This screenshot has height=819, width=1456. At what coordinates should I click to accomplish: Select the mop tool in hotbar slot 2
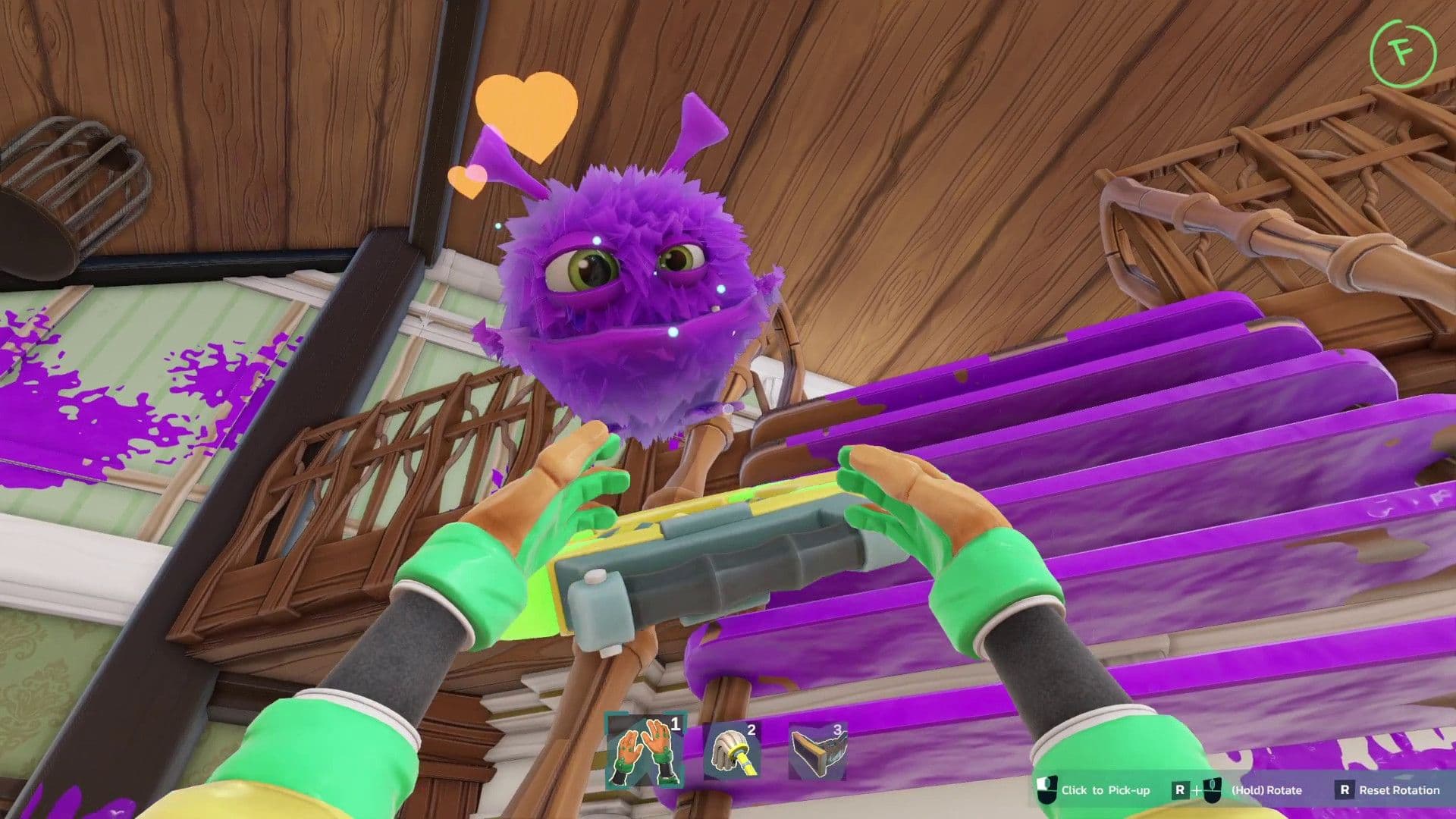pyautogui.click(x=732, y=751)
